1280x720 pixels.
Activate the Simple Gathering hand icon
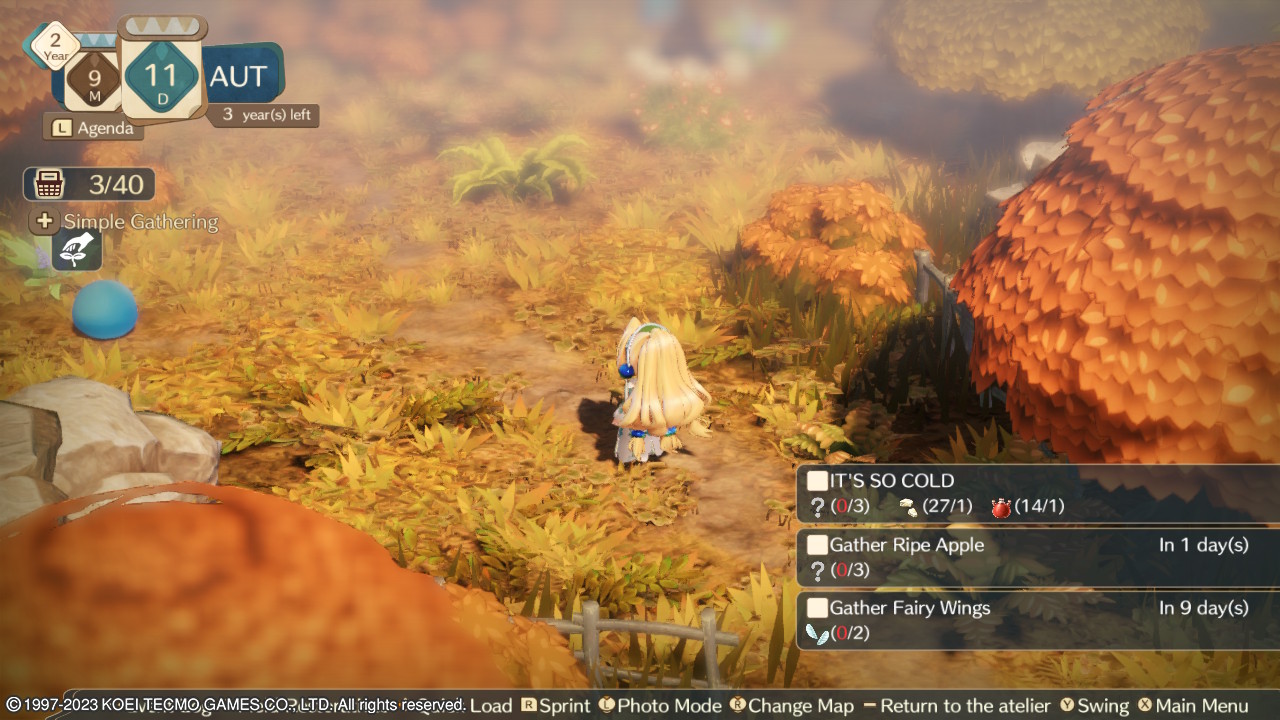tap(77, 250)
